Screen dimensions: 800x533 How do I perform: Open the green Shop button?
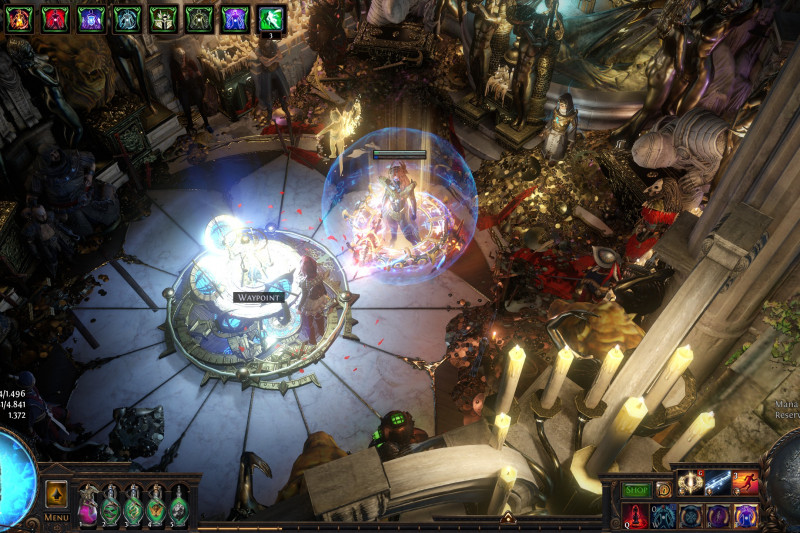click(x=637, y=490)
